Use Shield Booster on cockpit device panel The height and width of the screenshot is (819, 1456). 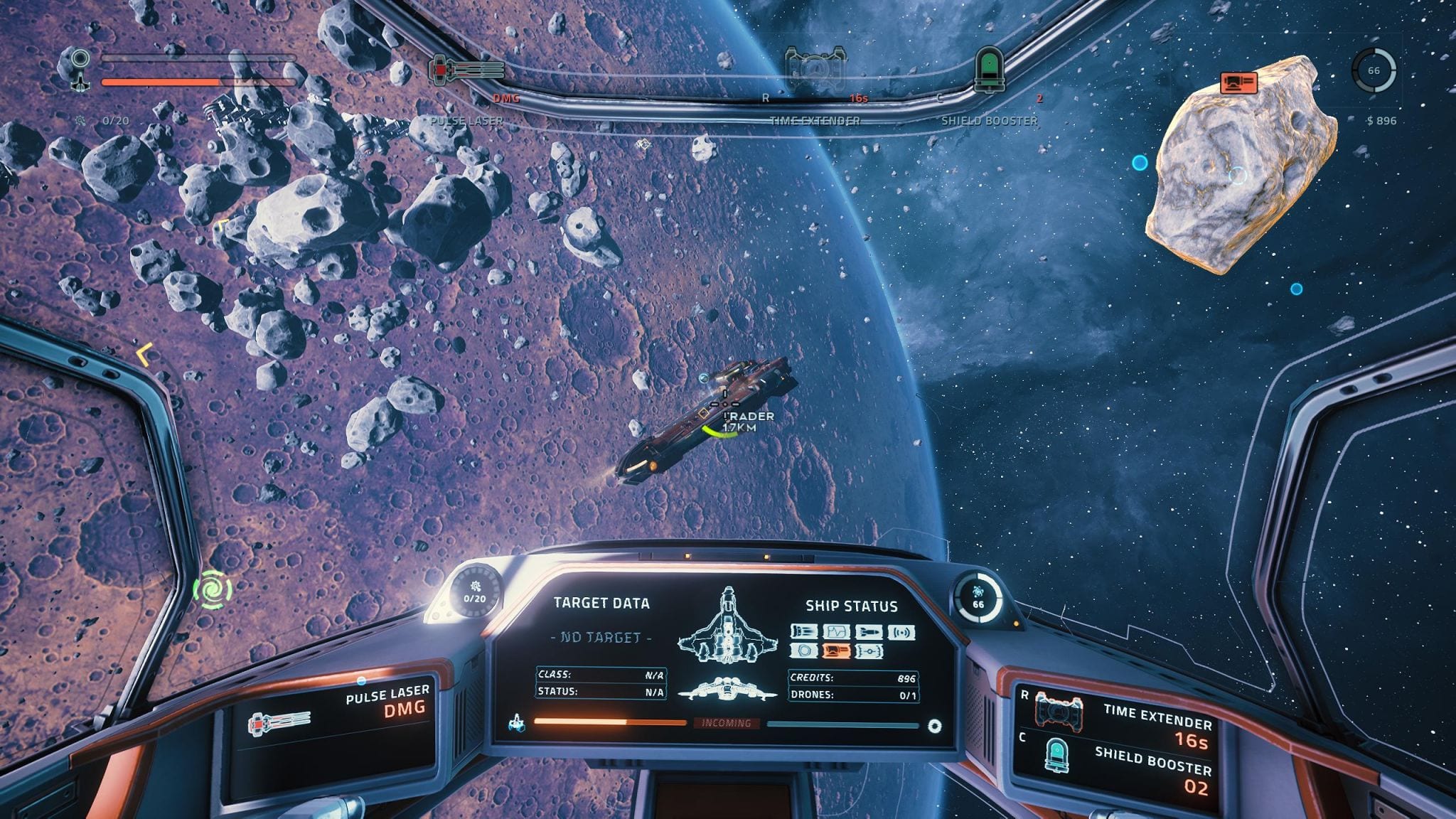click(x=1057, y=755)
